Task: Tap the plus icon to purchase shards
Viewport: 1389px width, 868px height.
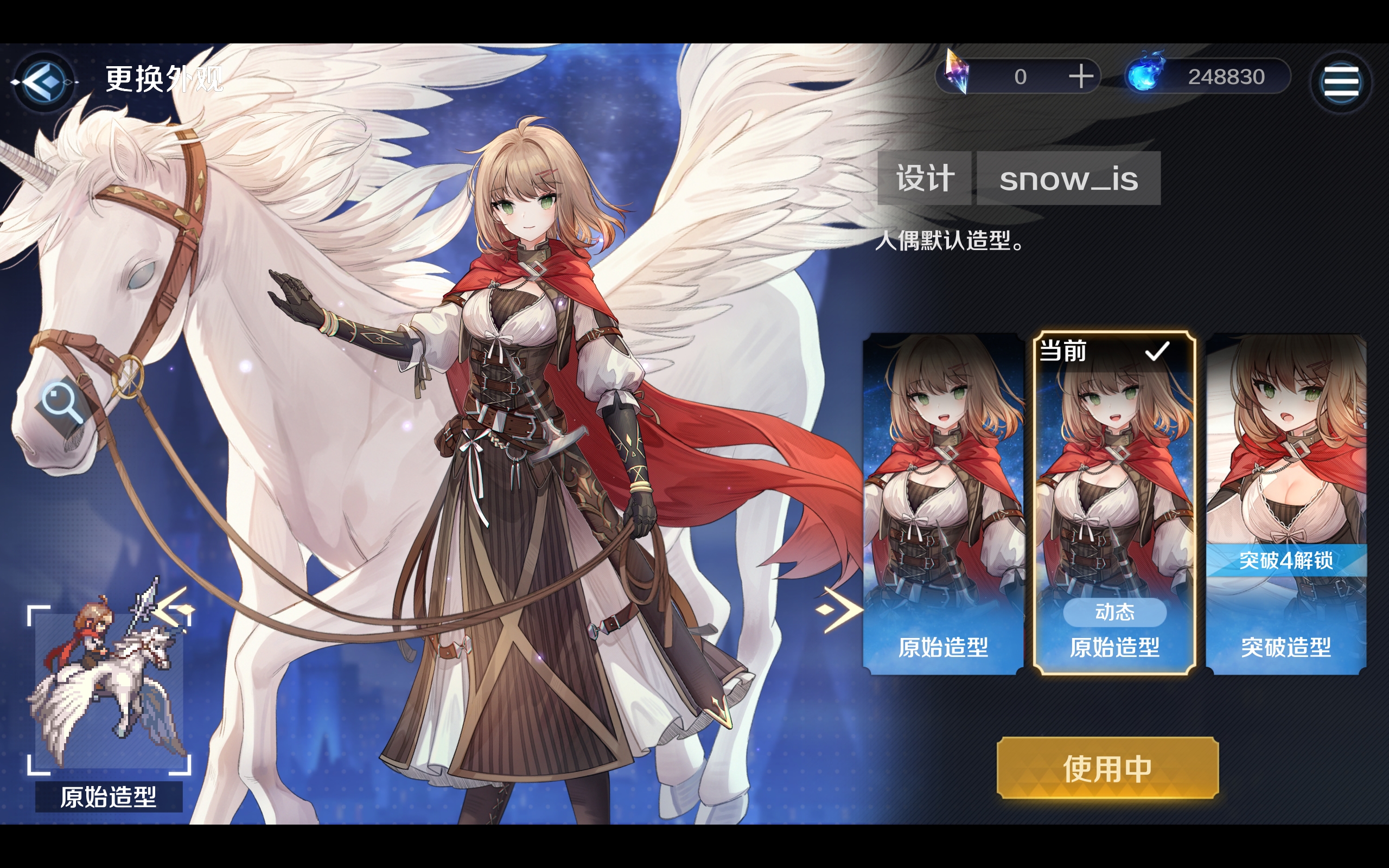Action: tap(1081, 75)
